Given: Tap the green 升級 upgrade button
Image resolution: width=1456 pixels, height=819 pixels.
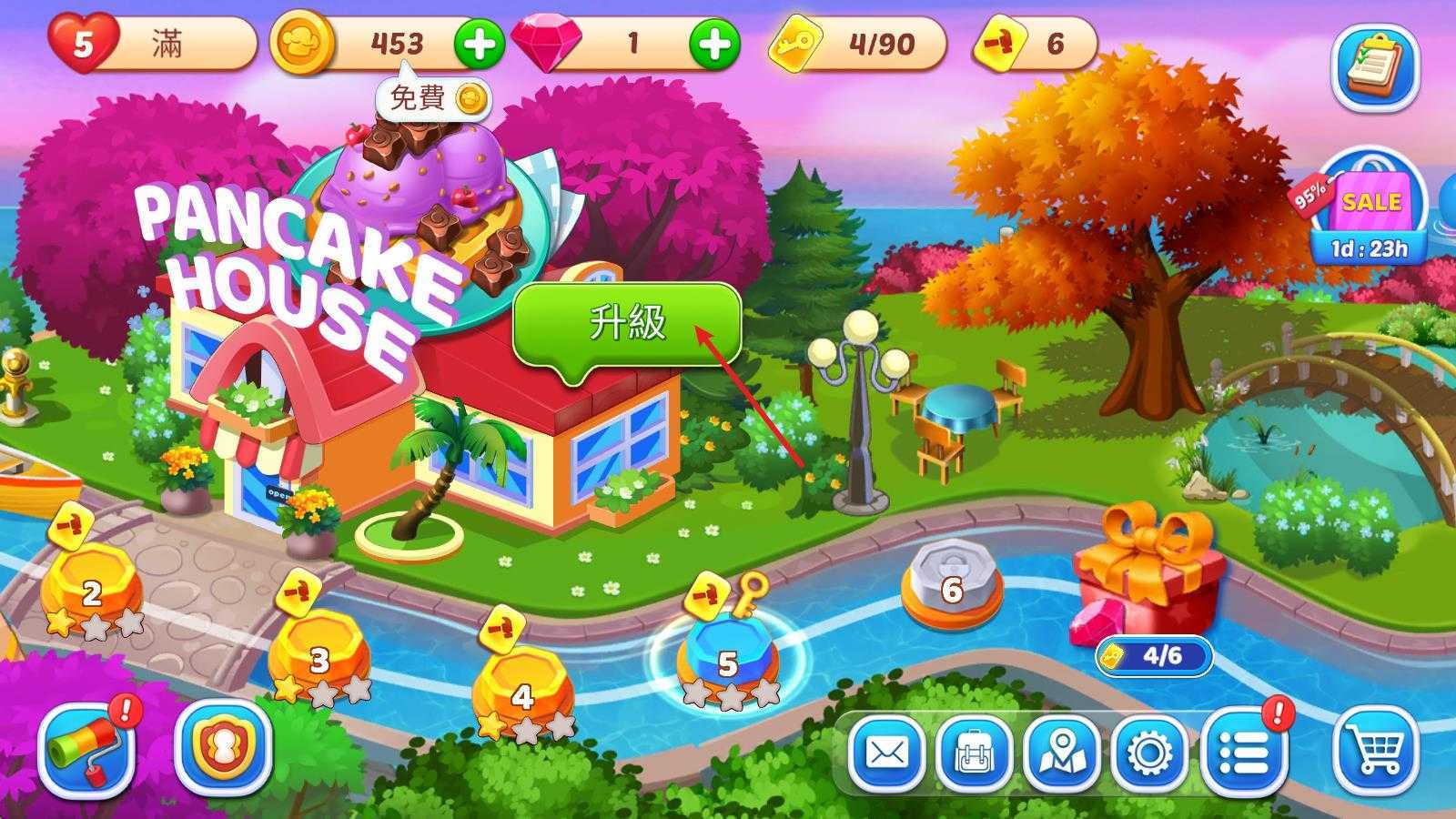Looking at the screenshot, I should [627, 325].
